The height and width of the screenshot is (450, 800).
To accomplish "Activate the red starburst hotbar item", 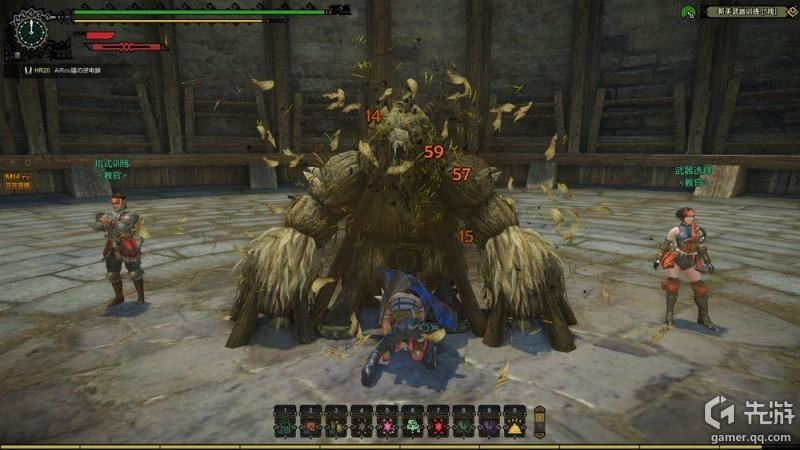I will [437, 427].
